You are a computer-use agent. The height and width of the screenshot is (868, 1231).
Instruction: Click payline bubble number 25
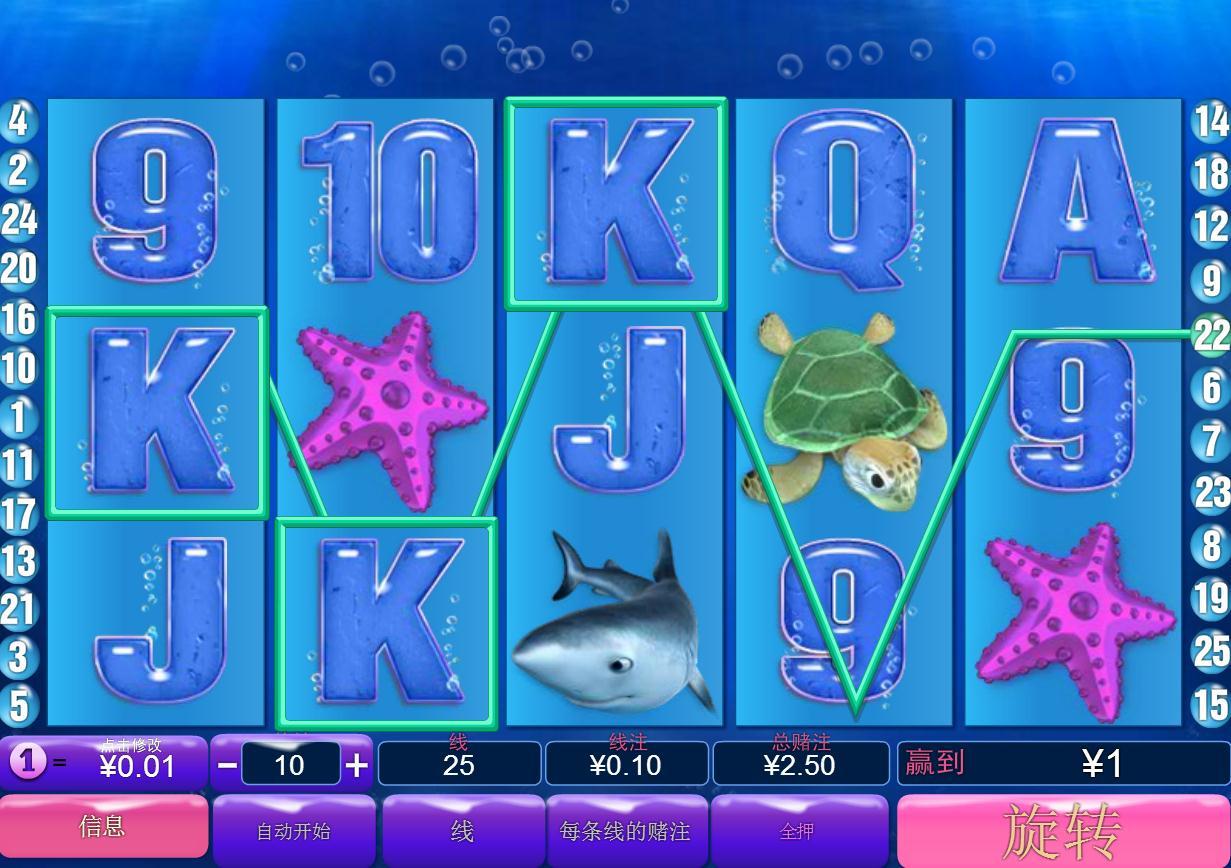coord(1211,651)
